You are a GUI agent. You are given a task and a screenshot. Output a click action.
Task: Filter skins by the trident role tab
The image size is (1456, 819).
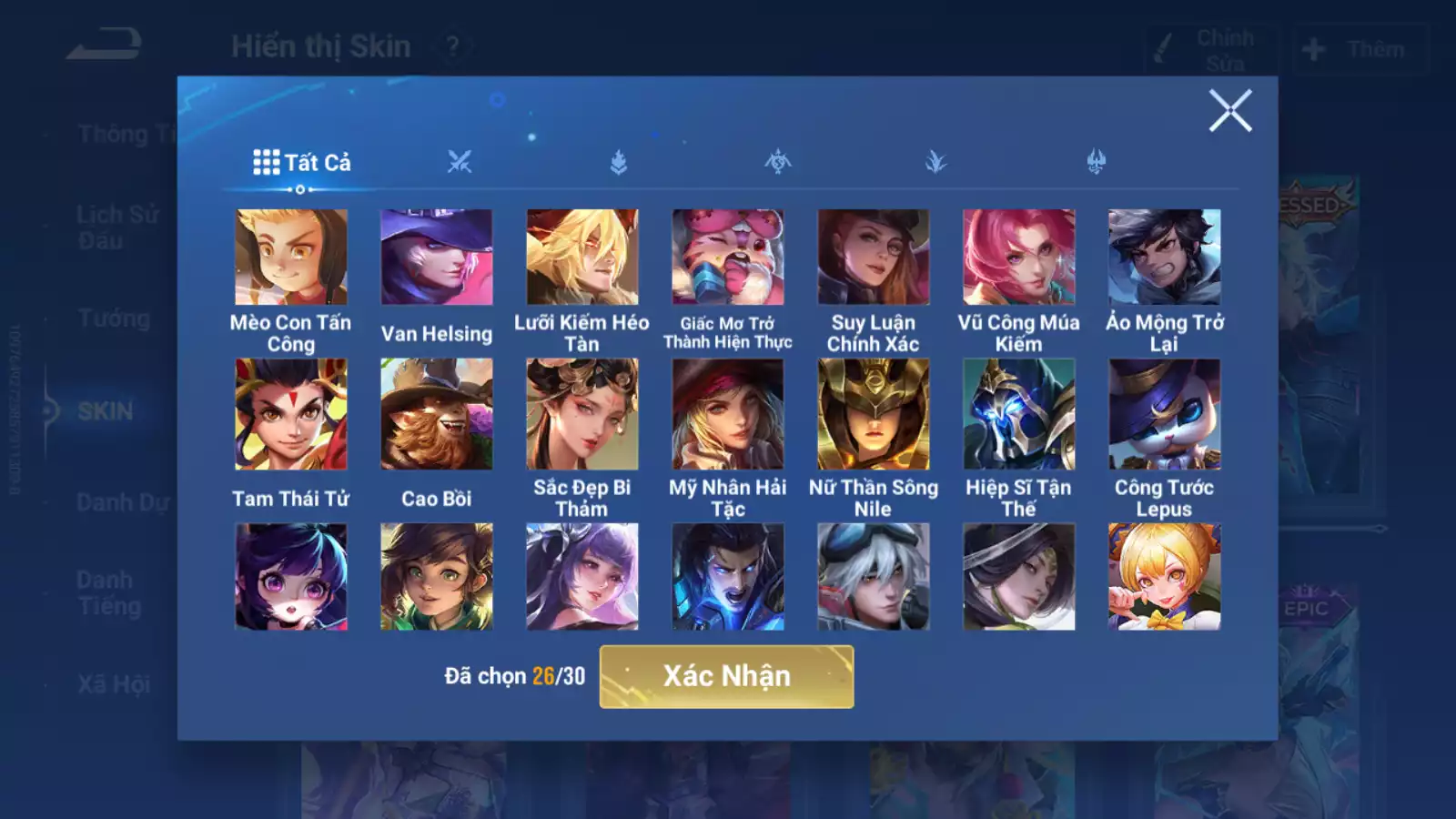point(1096,162)
